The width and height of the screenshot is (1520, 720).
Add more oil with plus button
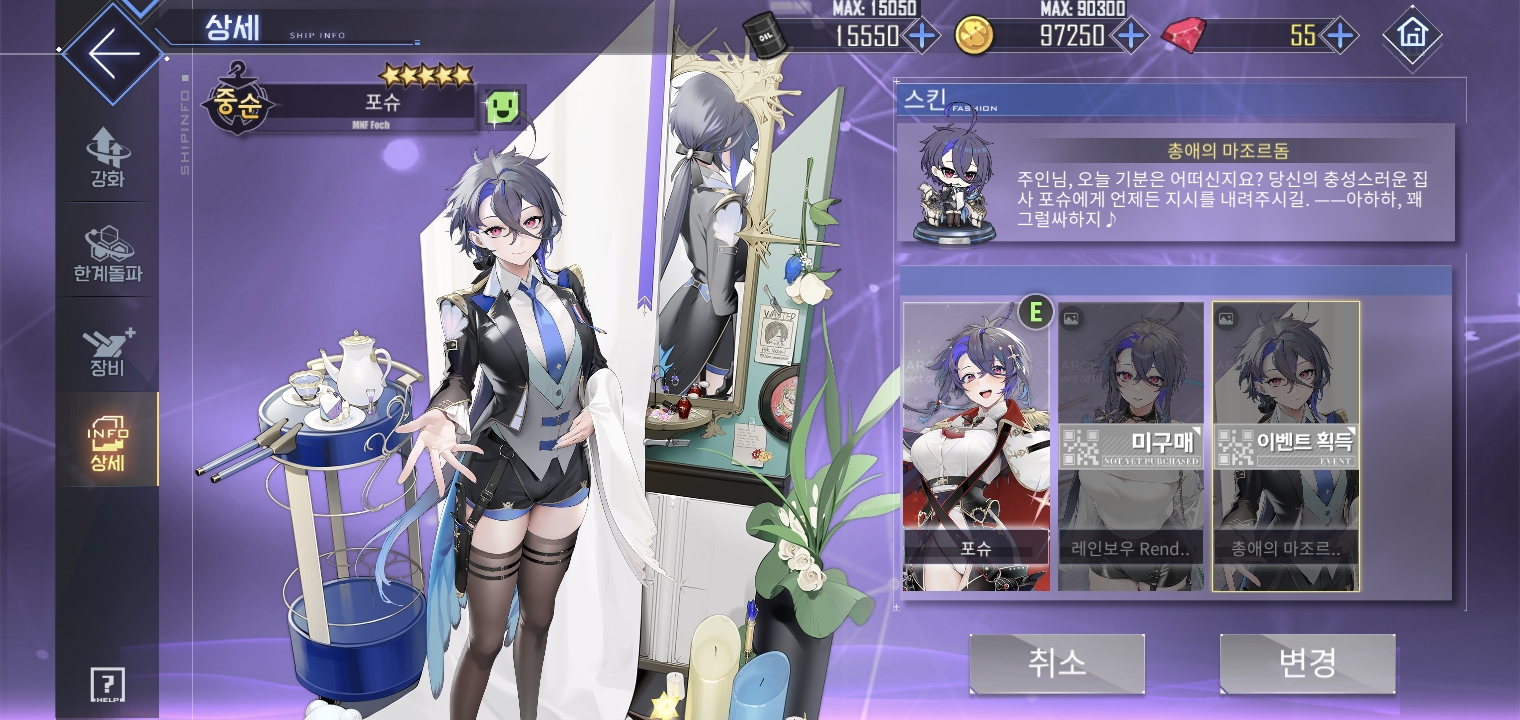tap(921, 36)
